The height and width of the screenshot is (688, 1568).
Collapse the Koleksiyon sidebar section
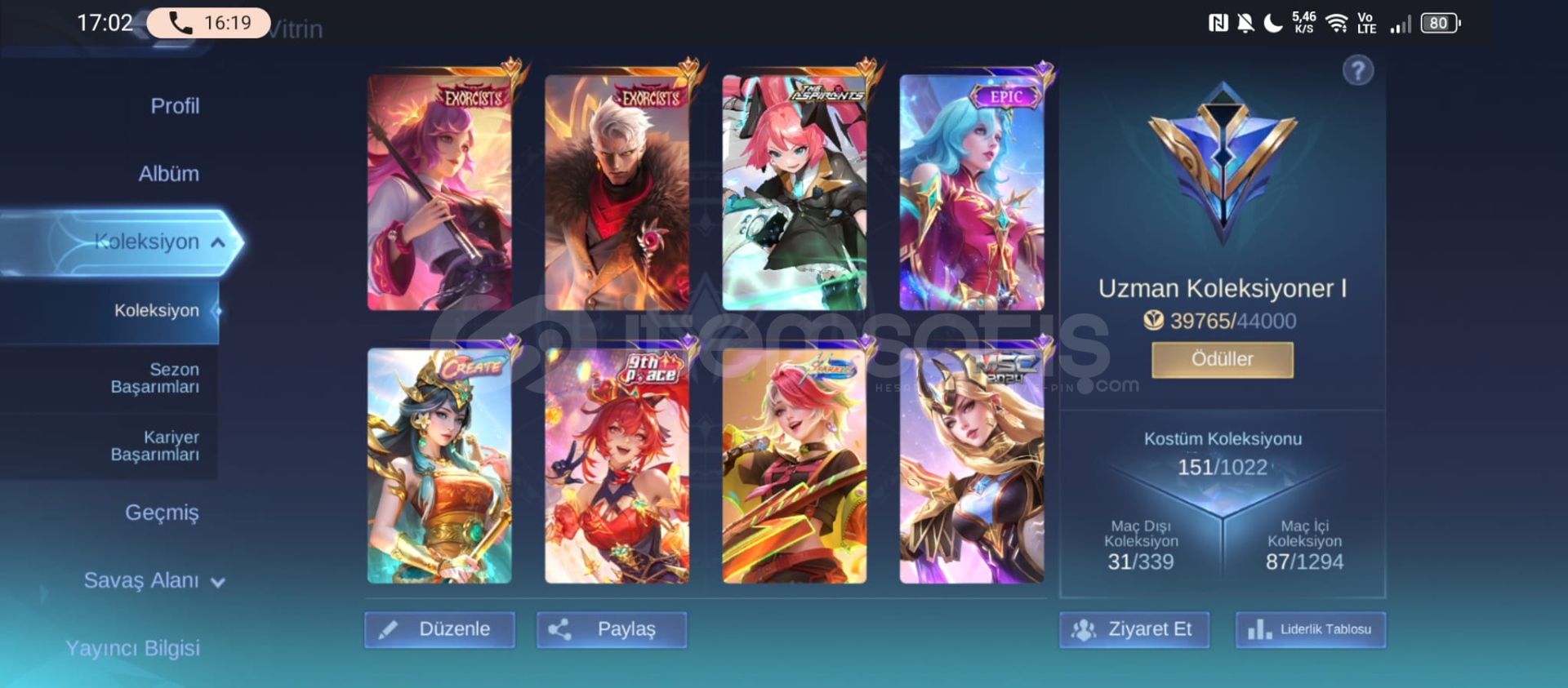[x=216, y=242]
